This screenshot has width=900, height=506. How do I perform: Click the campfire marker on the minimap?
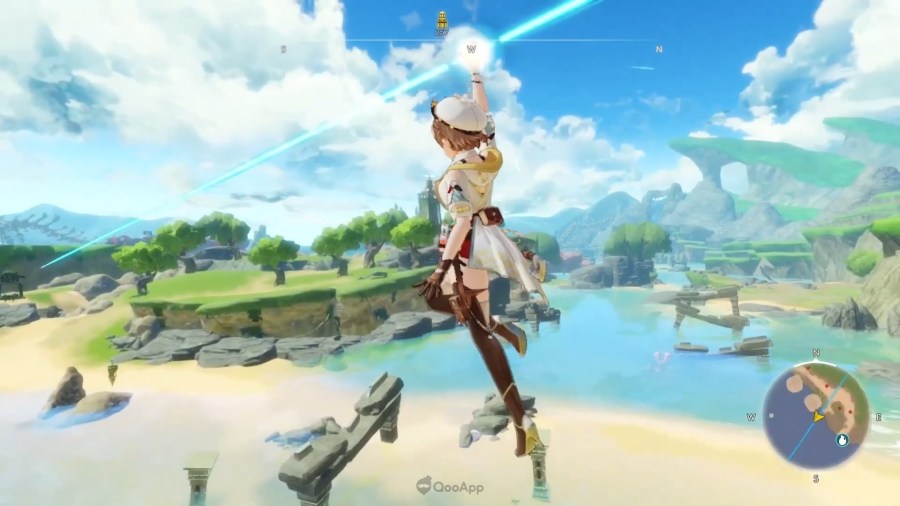[840, 438]
